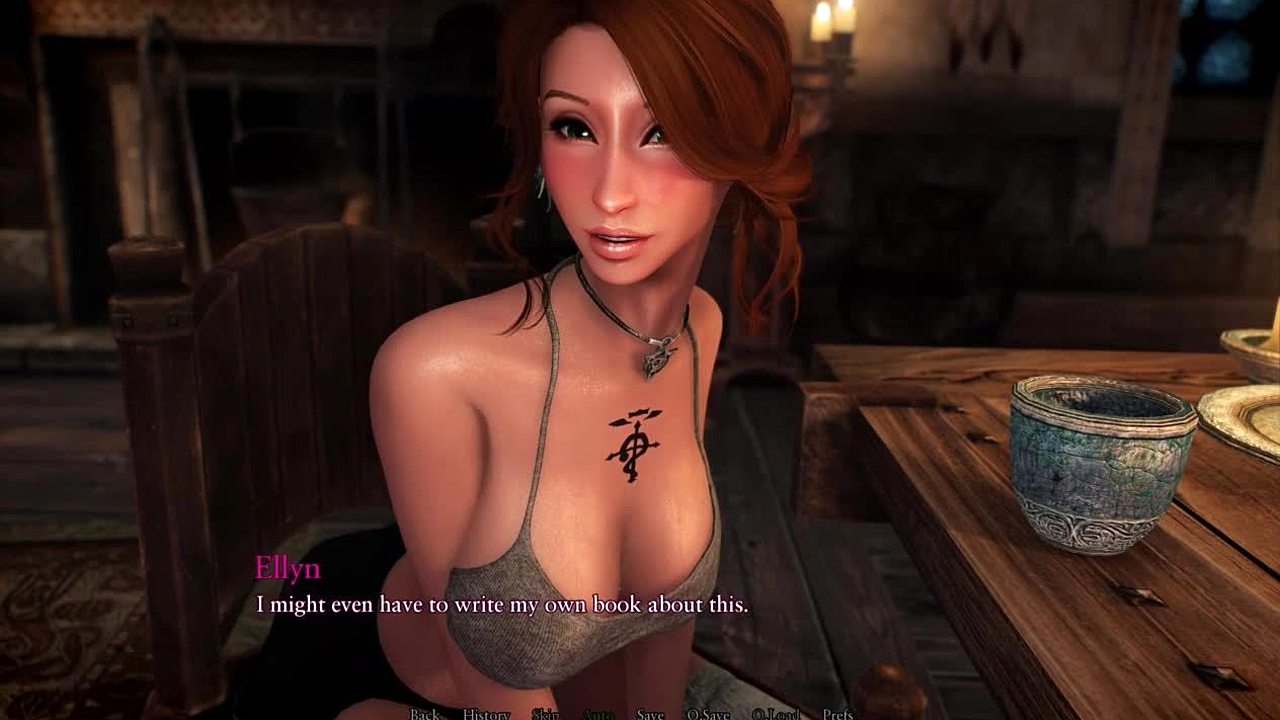Open the Prefs menu
Viewport: 1280px width, 720px height.
click(x=837, y=714)
